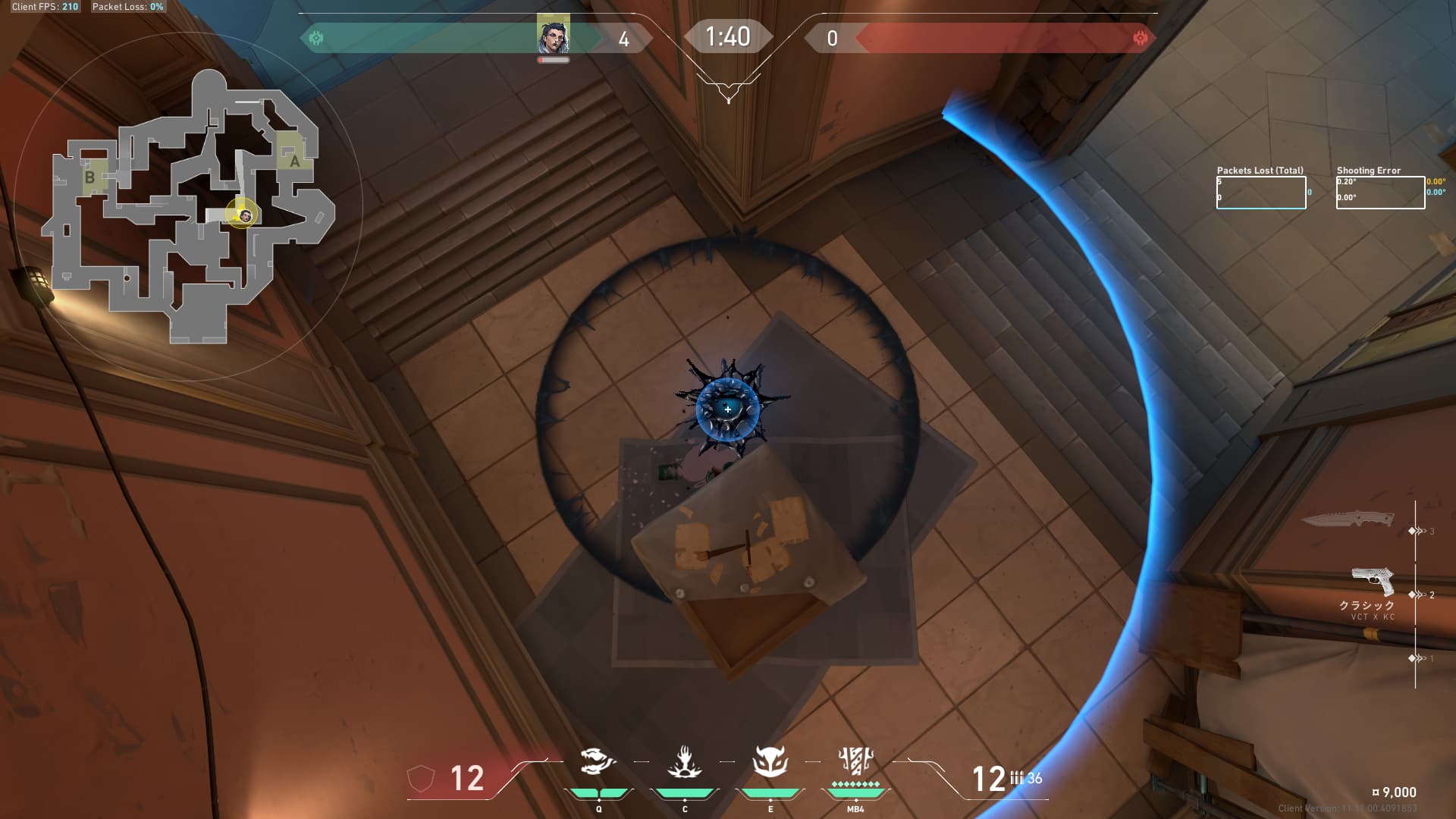Open the Shooting Error graph
1456x819 pixels.
pos(1380,192)
